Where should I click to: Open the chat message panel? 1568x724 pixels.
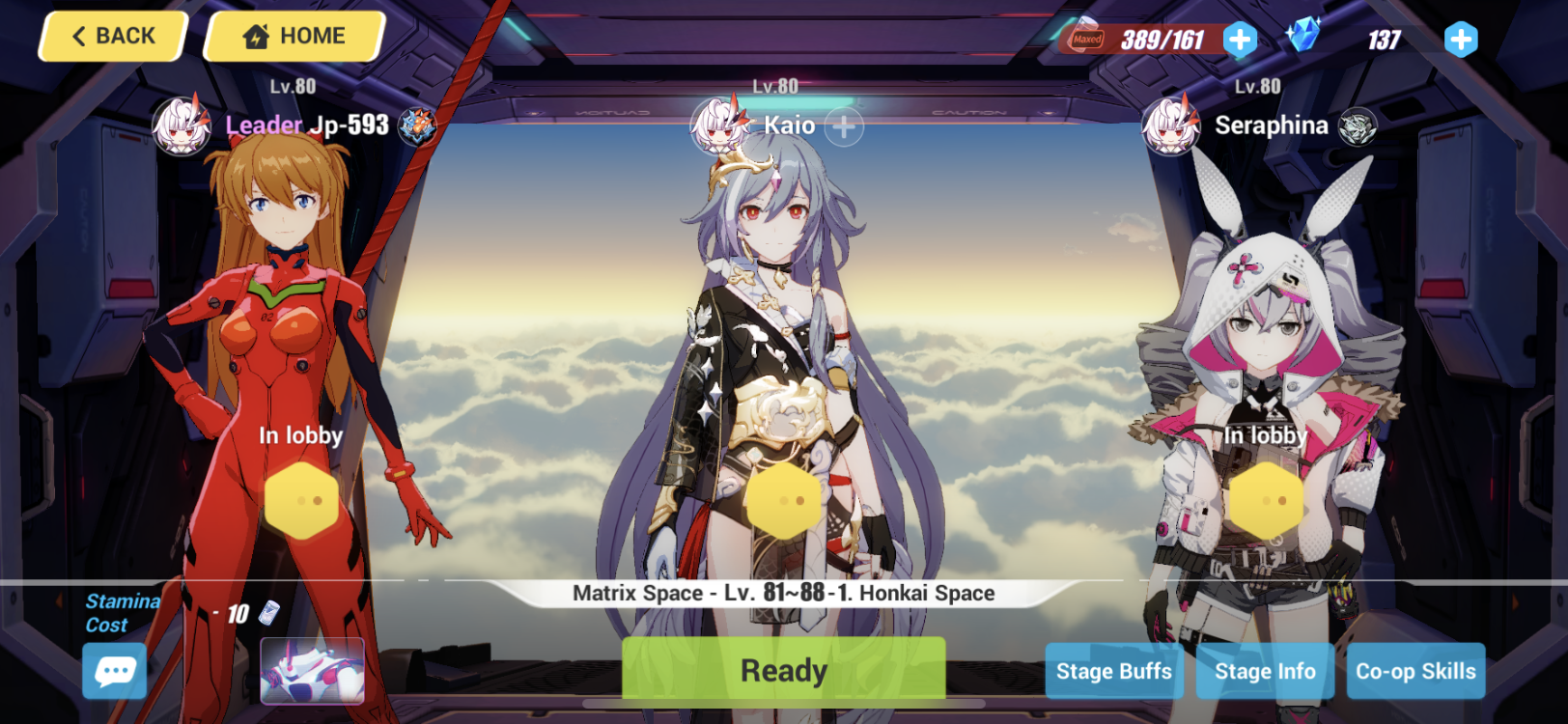pyautogui.click(x=114, y=671)
